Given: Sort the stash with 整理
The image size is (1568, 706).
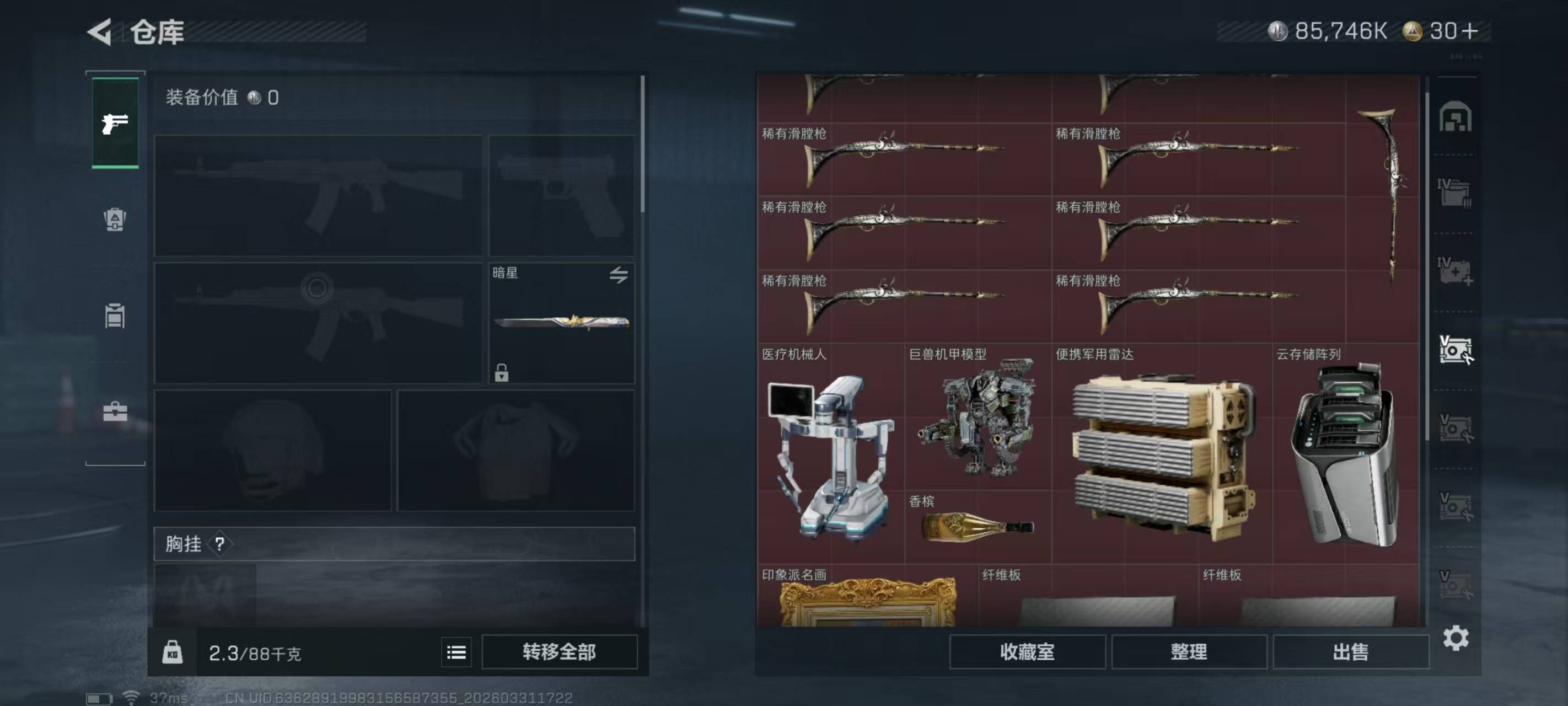Looking at the screenshot, I should [1189, 652].
